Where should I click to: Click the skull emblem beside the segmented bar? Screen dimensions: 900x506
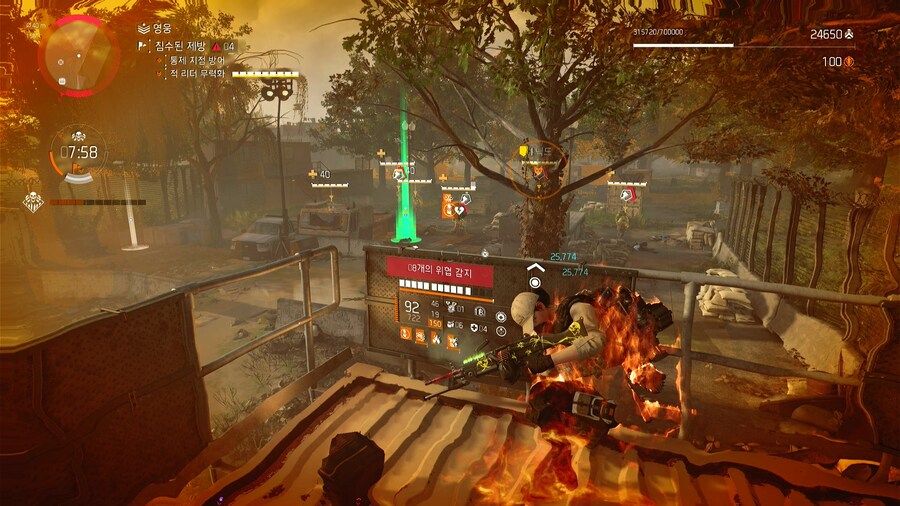(32, 201)
